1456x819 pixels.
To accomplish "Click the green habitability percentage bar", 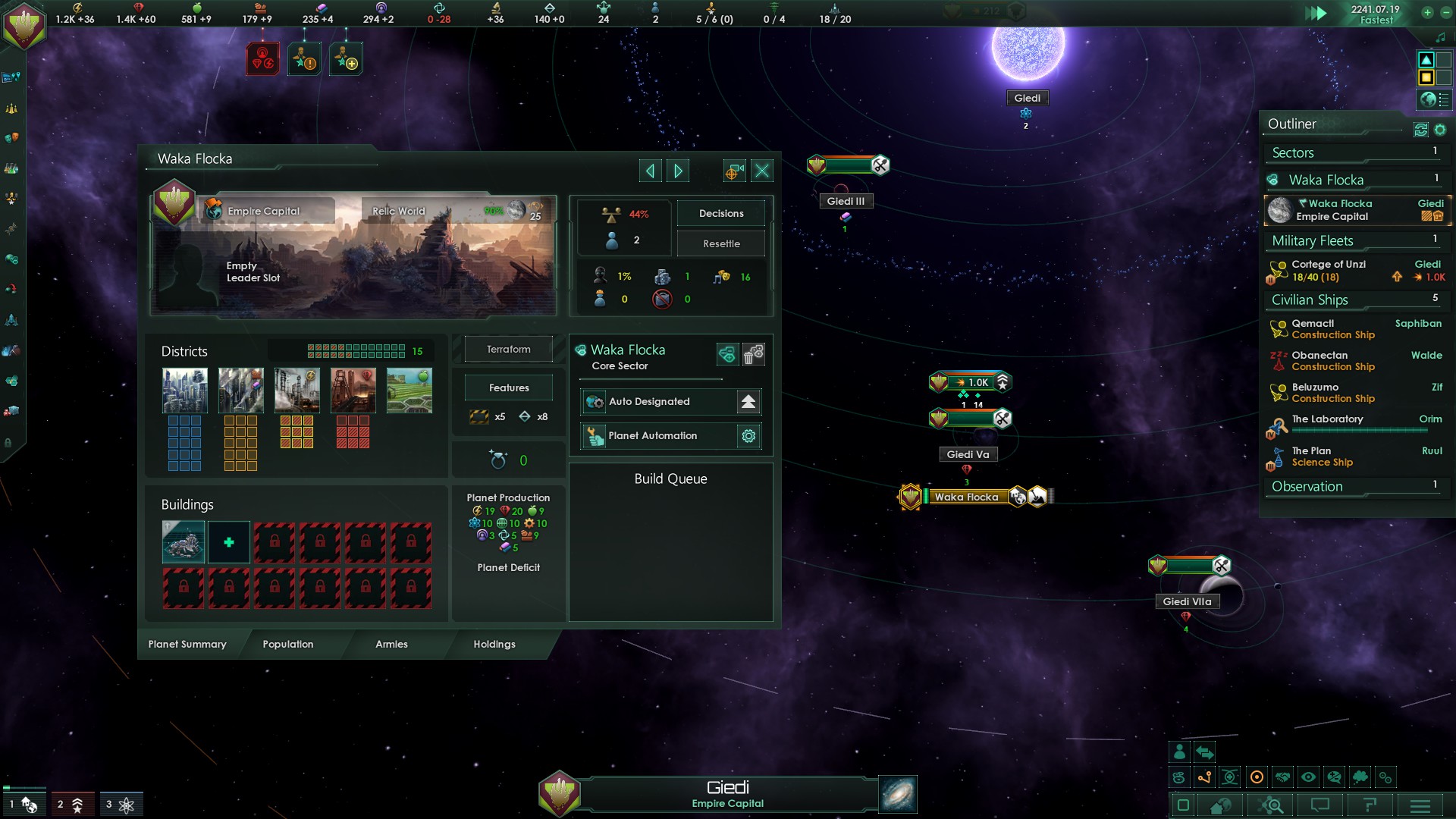I will (494, 212).
